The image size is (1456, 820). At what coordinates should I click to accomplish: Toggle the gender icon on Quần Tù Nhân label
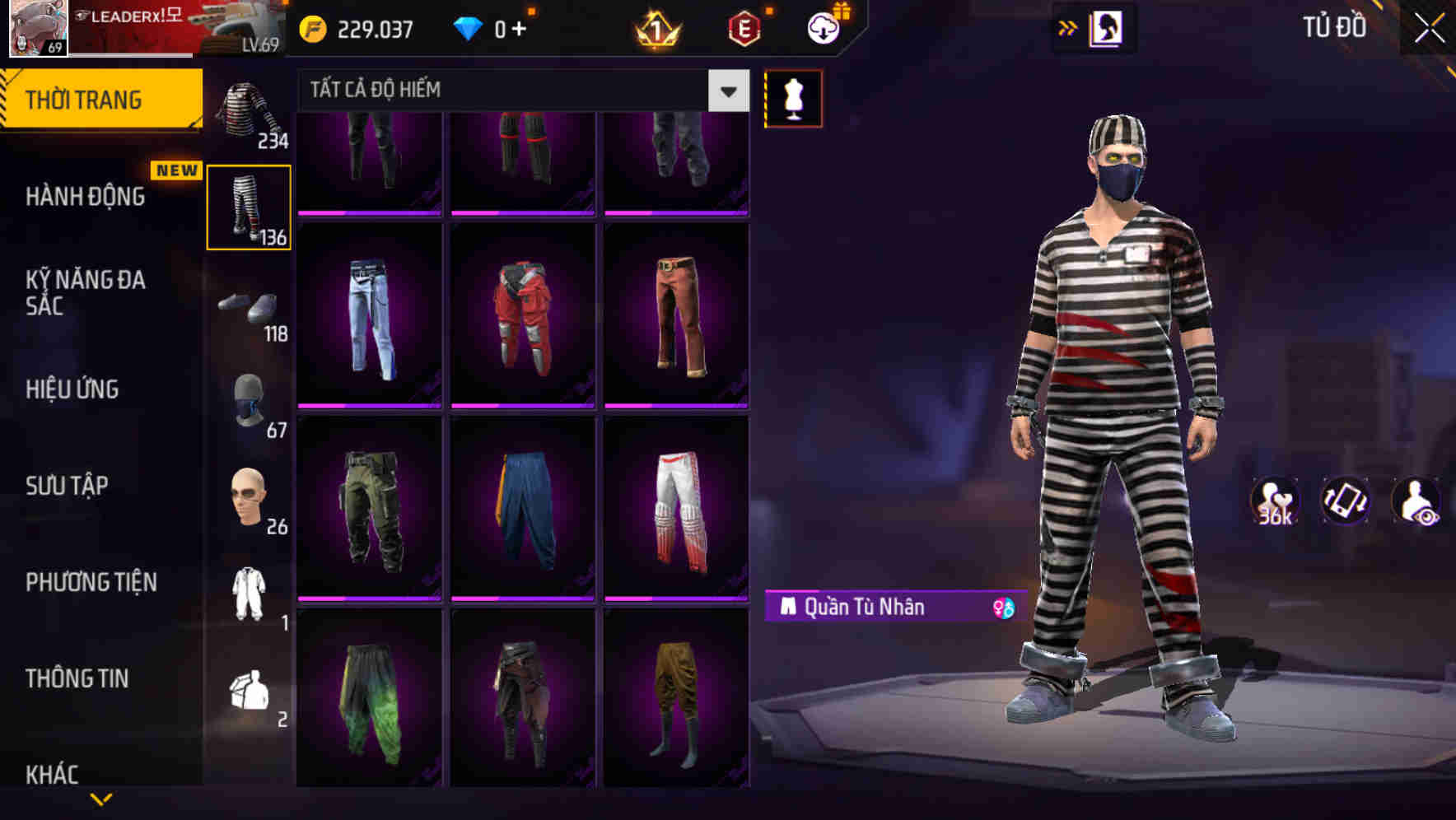pos(1001,608)
